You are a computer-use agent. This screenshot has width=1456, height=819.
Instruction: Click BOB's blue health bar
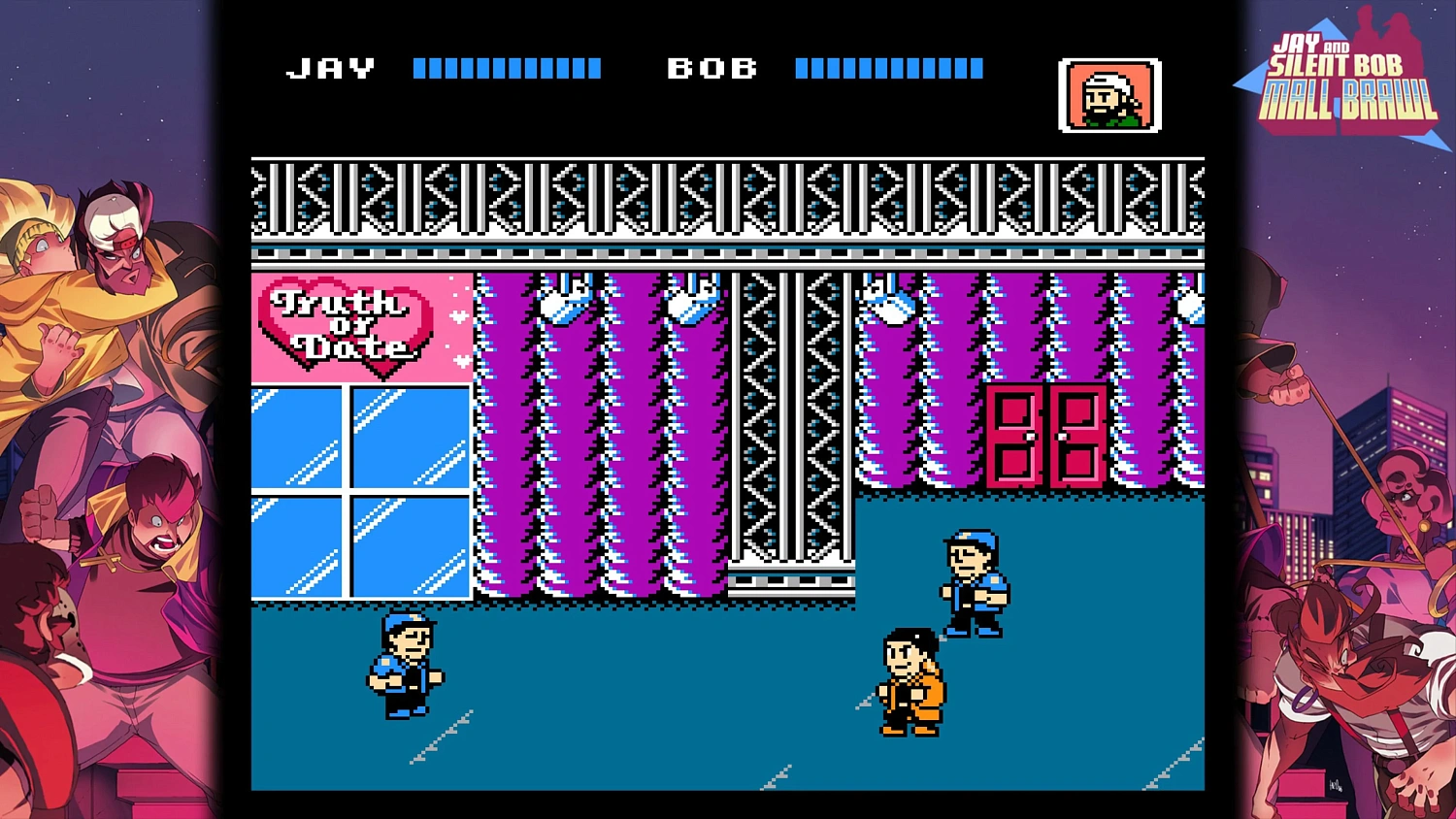[886, 66]
